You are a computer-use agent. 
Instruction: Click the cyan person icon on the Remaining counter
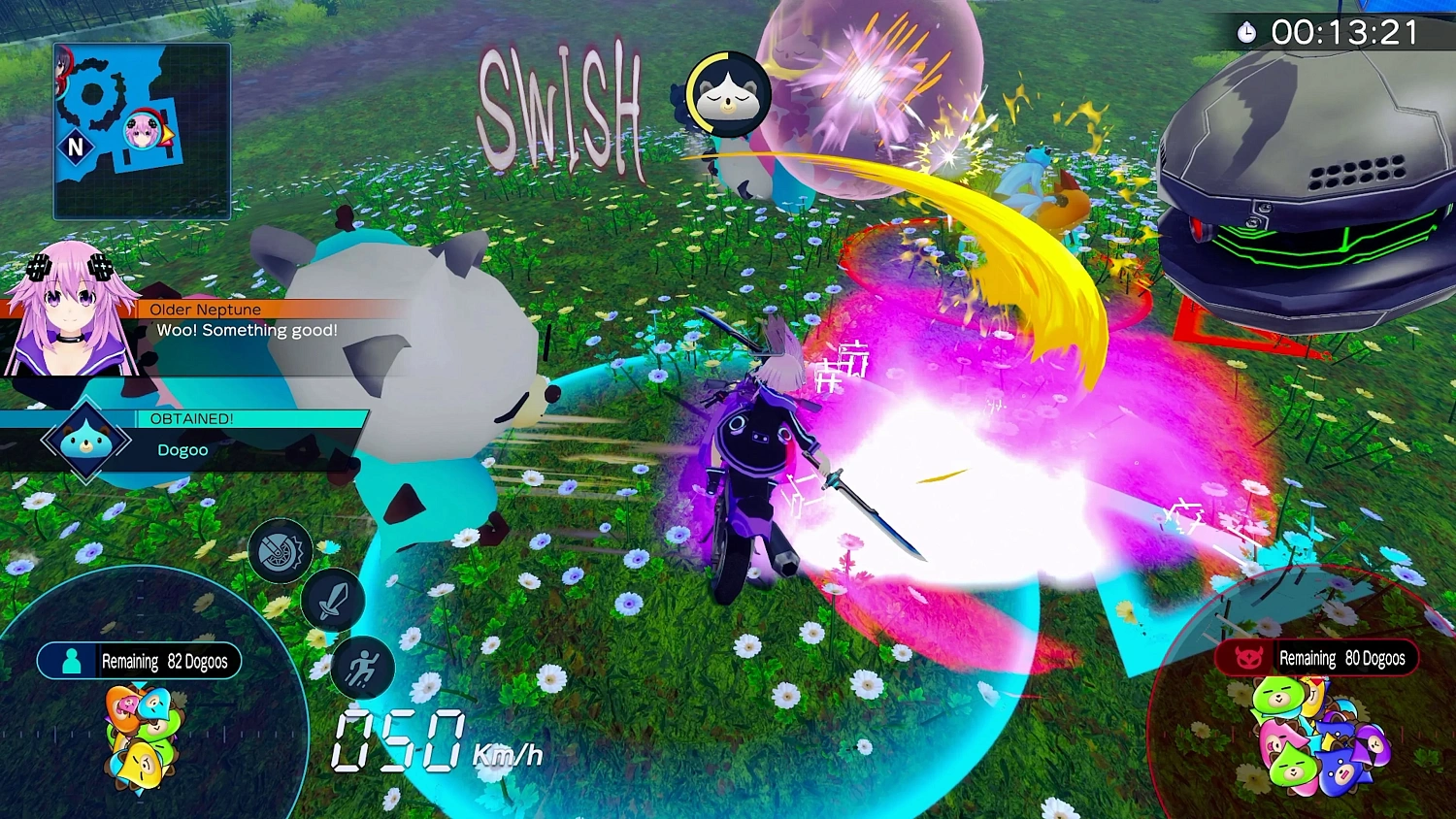click(x=72, y=661)
